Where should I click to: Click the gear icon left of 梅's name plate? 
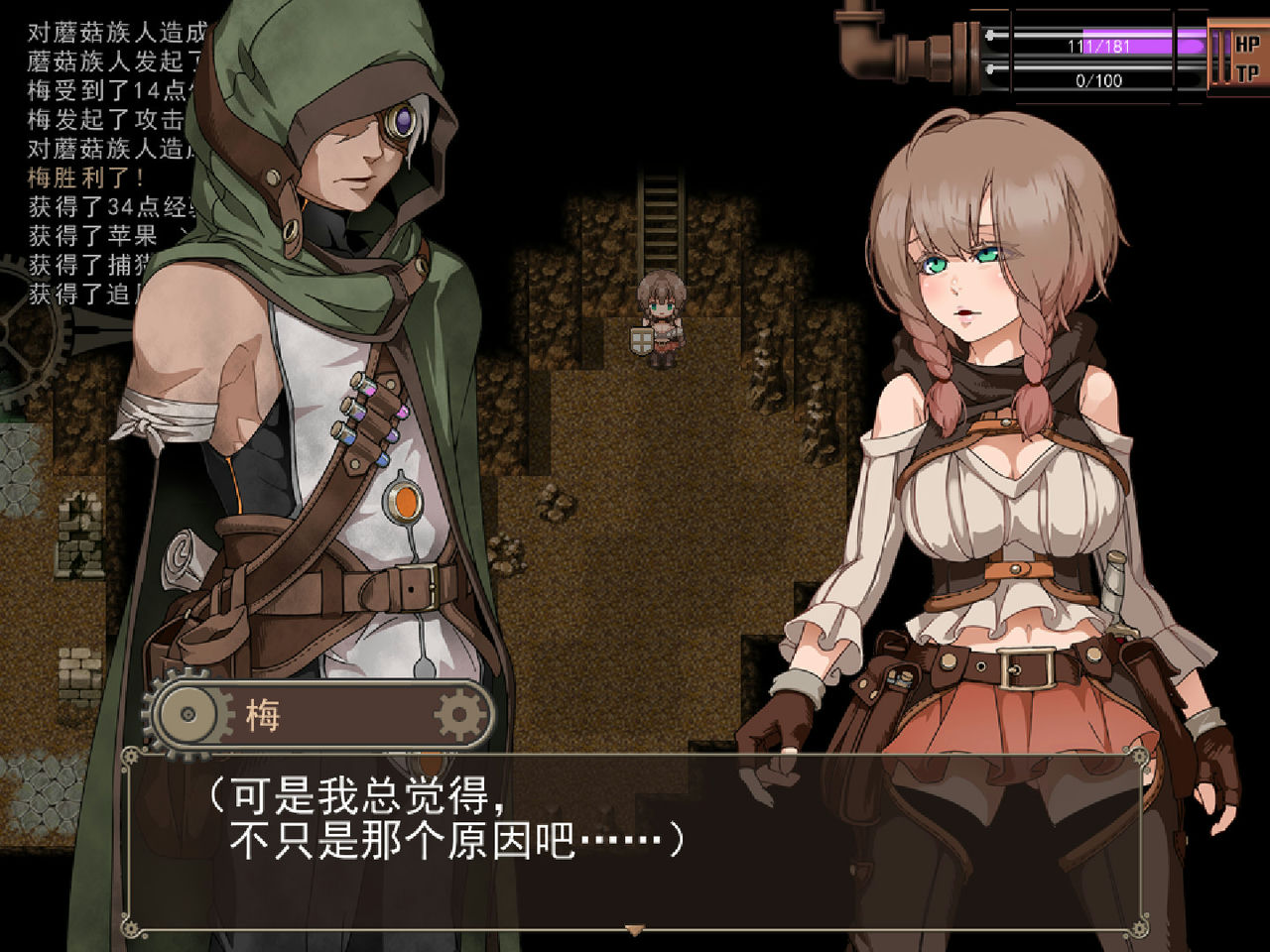185,712
